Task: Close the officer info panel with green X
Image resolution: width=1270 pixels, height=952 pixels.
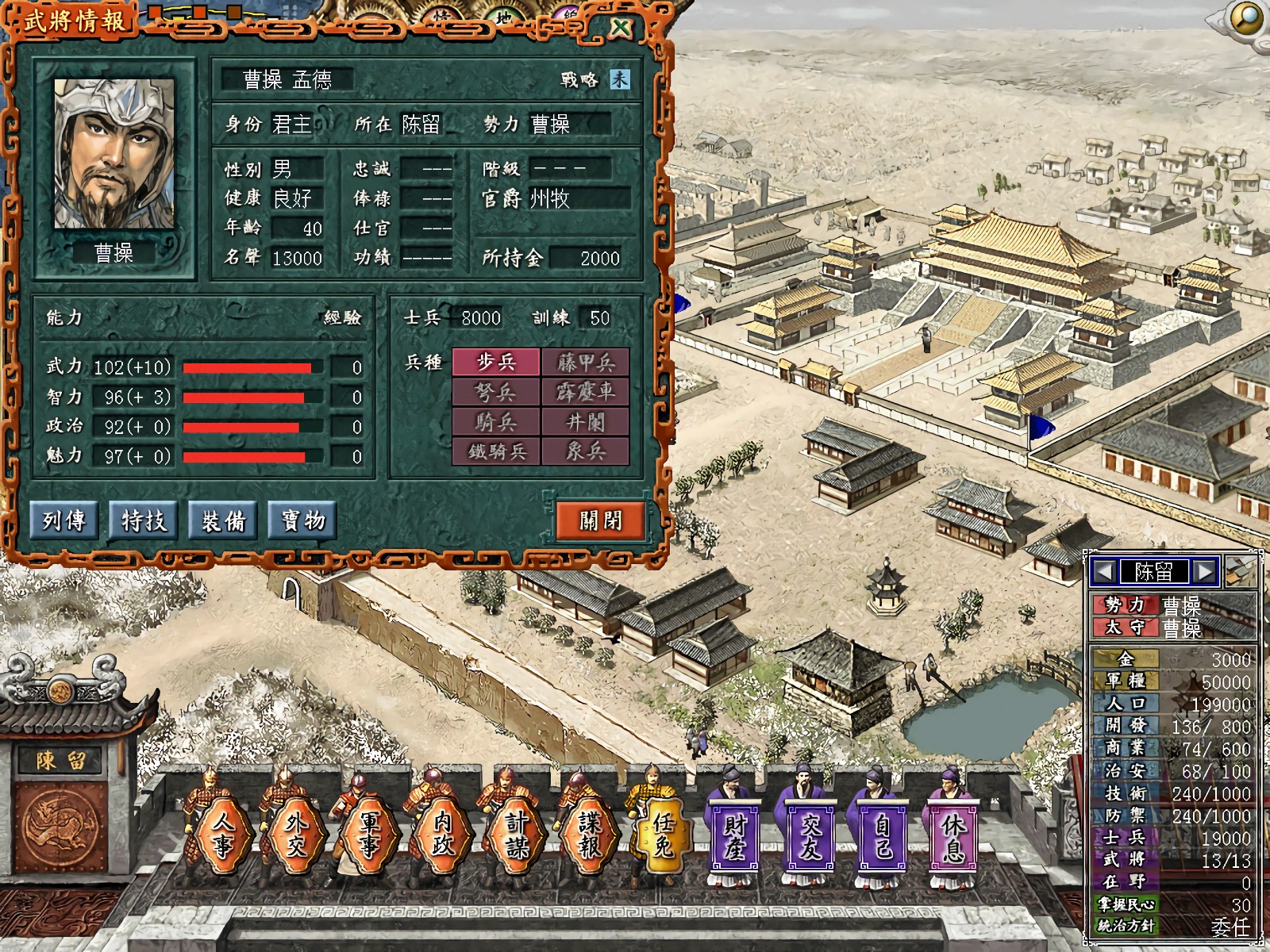Action: click(x=622, y=28)
